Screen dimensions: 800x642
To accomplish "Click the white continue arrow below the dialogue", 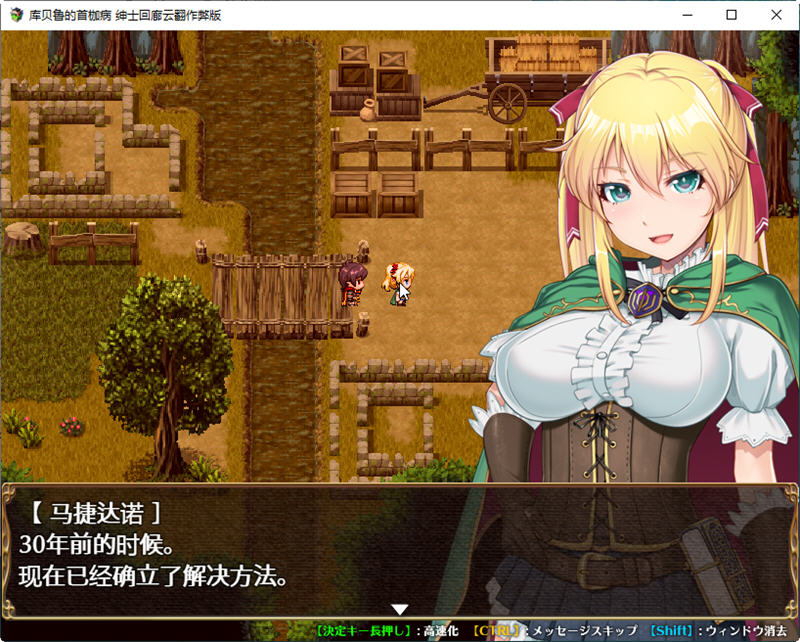I will coord(400,609).
